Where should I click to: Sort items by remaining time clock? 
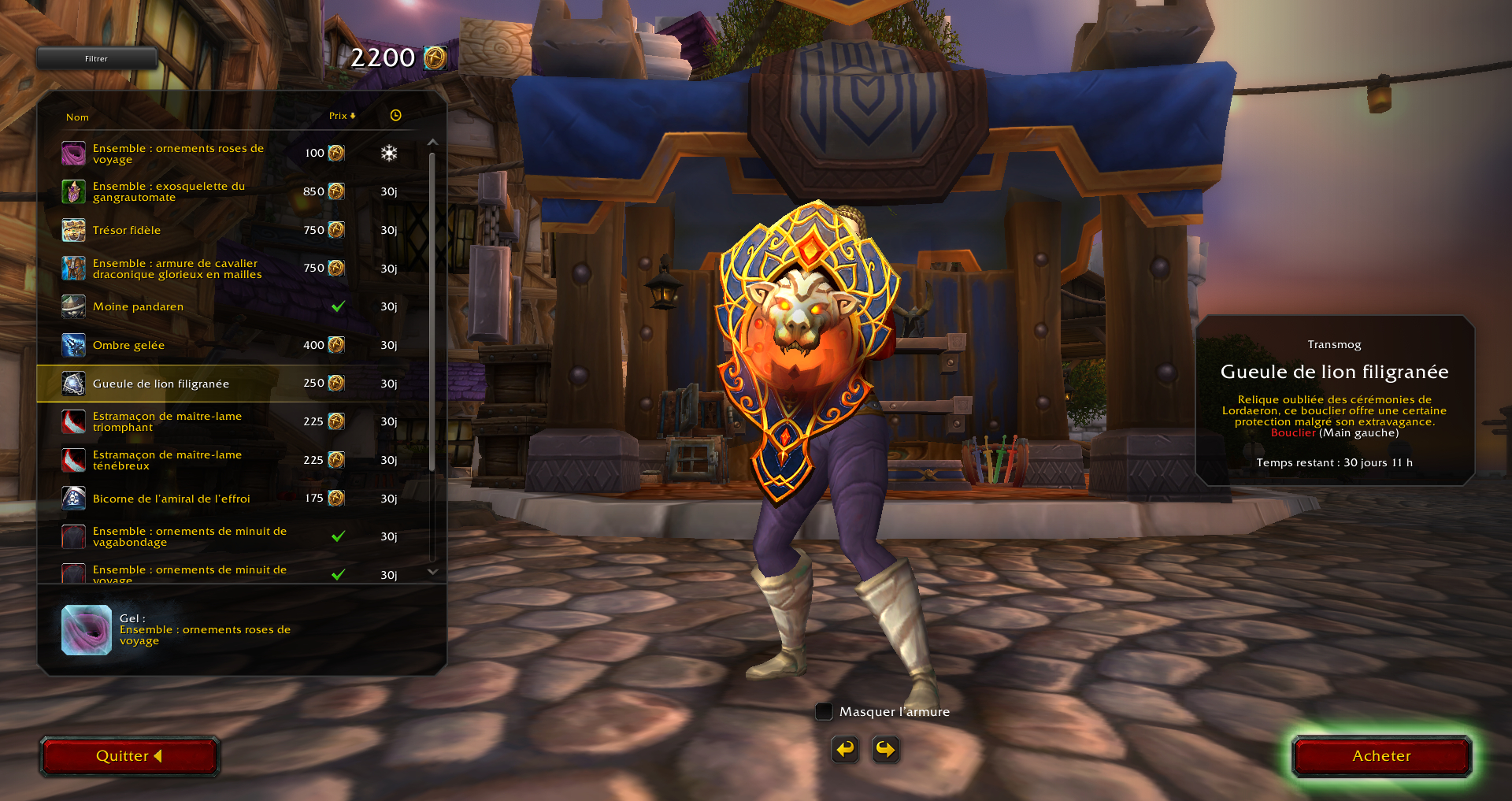[395, 116]
